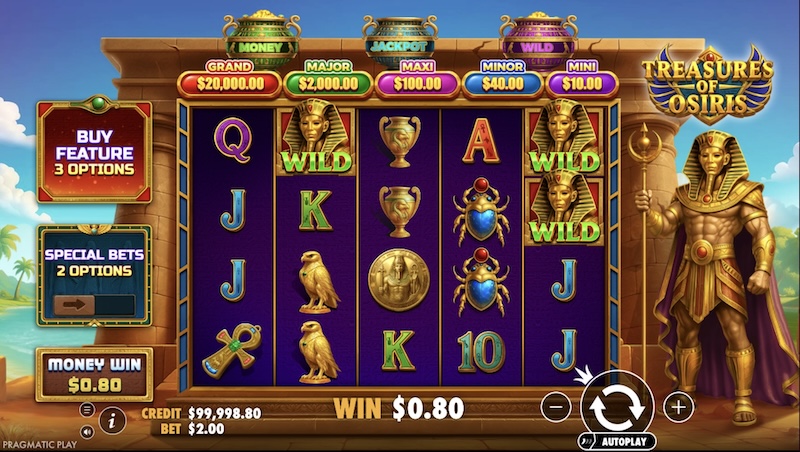Open the hamburger menu icon
This screenshot has width=800, height=452.
[x=87, y=410]
